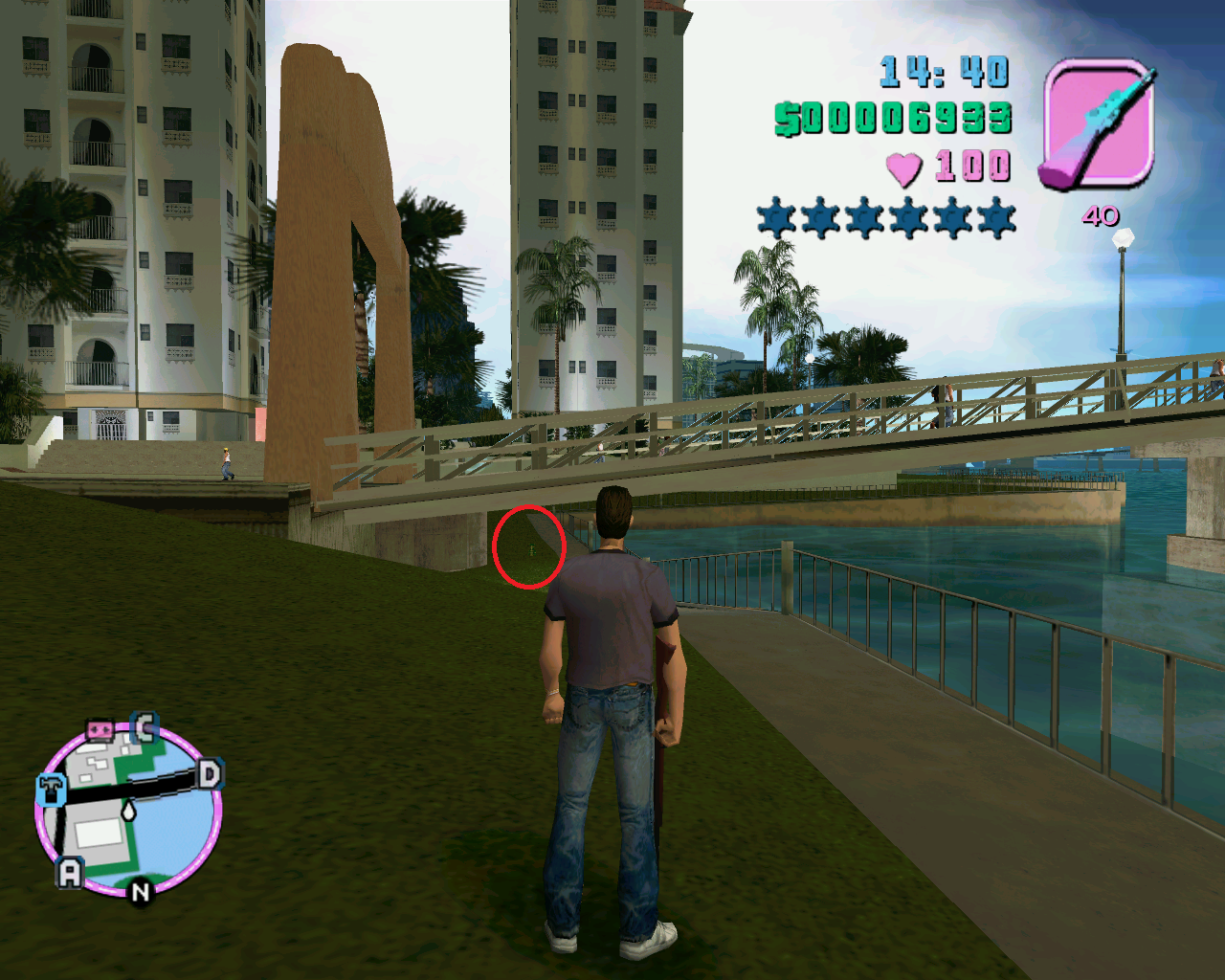Image resolution: width=1225 pixels, height=980 pixels.
Task: Open the circular radar minimap
Action: tap(128, 809)
